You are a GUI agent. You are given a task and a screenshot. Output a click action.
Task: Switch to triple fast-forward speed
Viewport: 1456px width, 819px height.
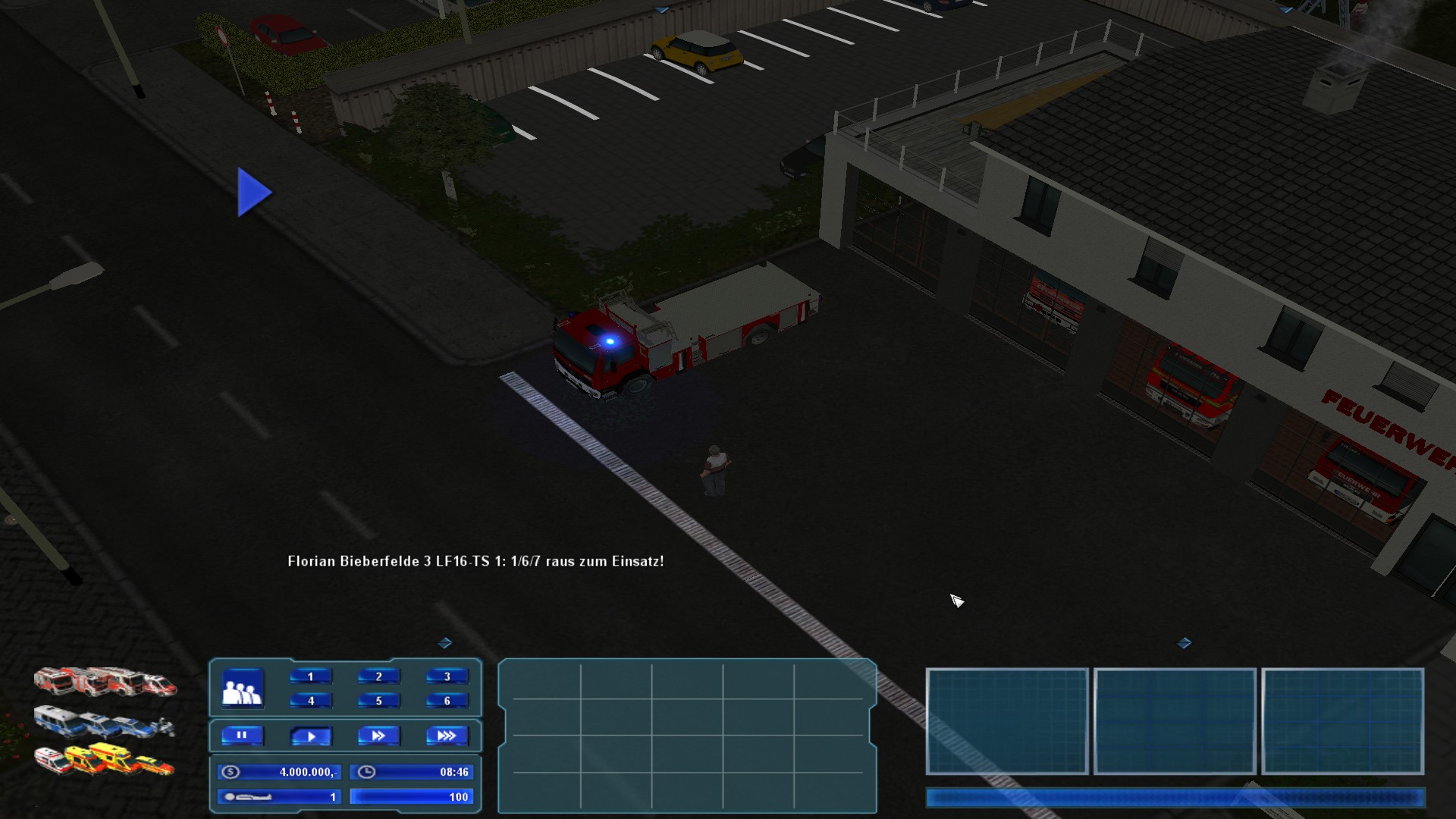coord(447,736)
